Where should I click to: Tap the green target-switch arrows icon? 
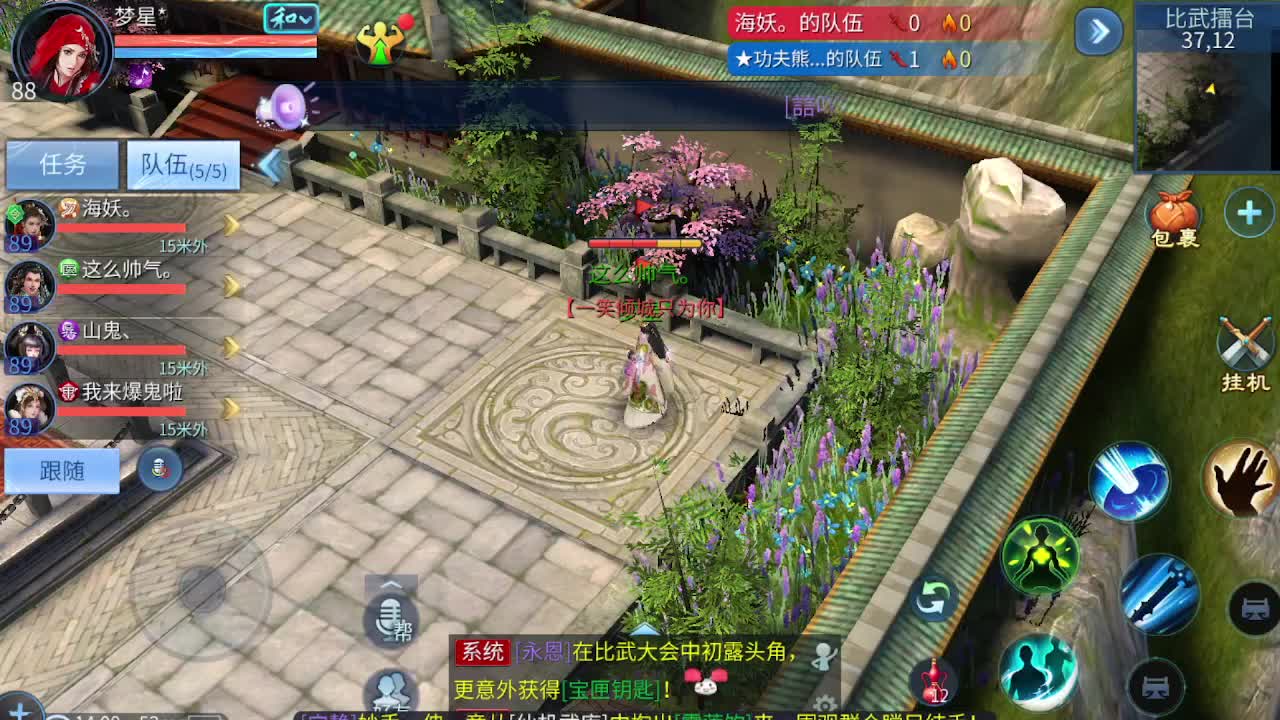[936, 598]
